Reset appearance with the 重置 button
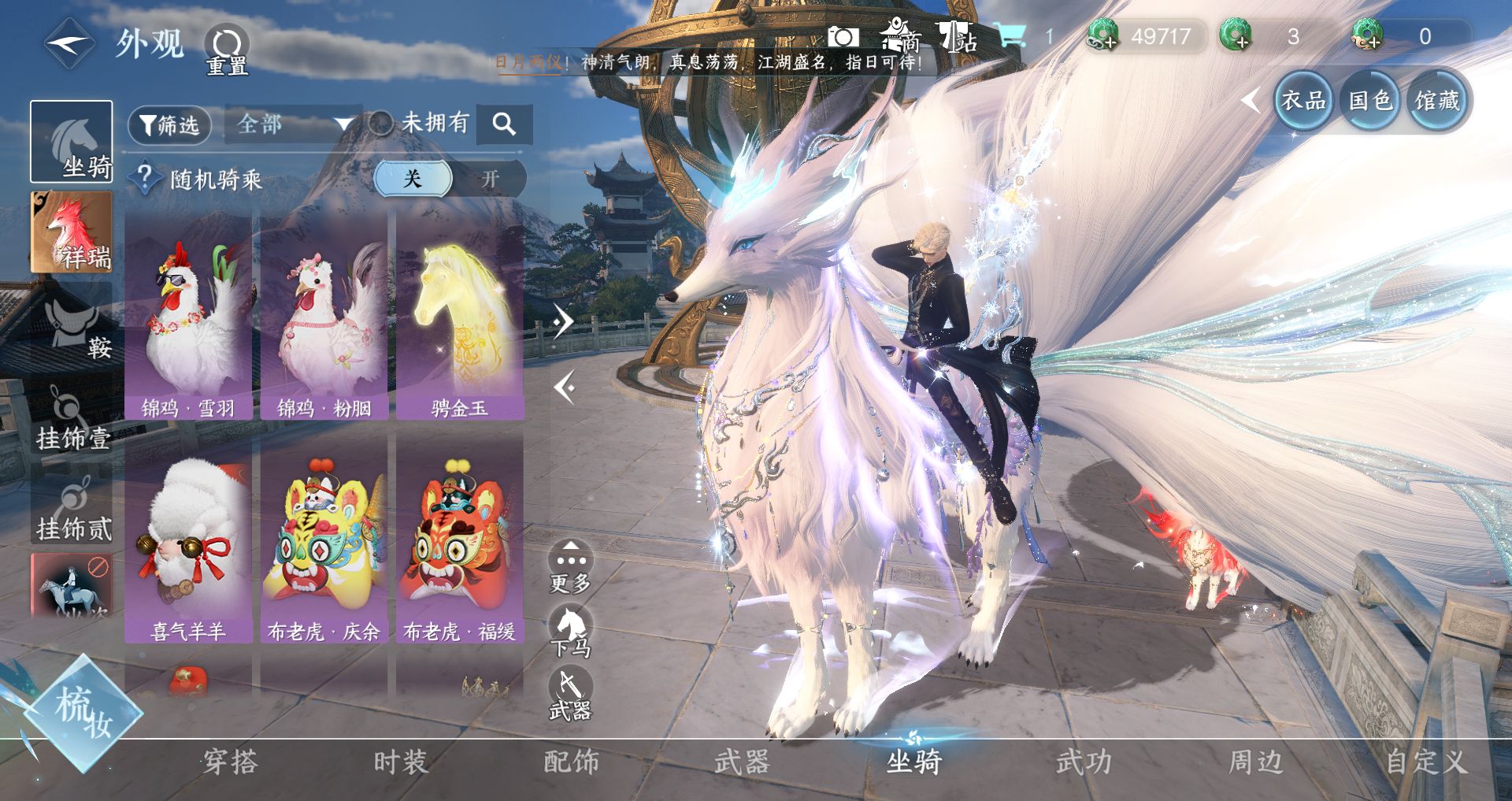The image size is (1512, 801). coord(227,50)
